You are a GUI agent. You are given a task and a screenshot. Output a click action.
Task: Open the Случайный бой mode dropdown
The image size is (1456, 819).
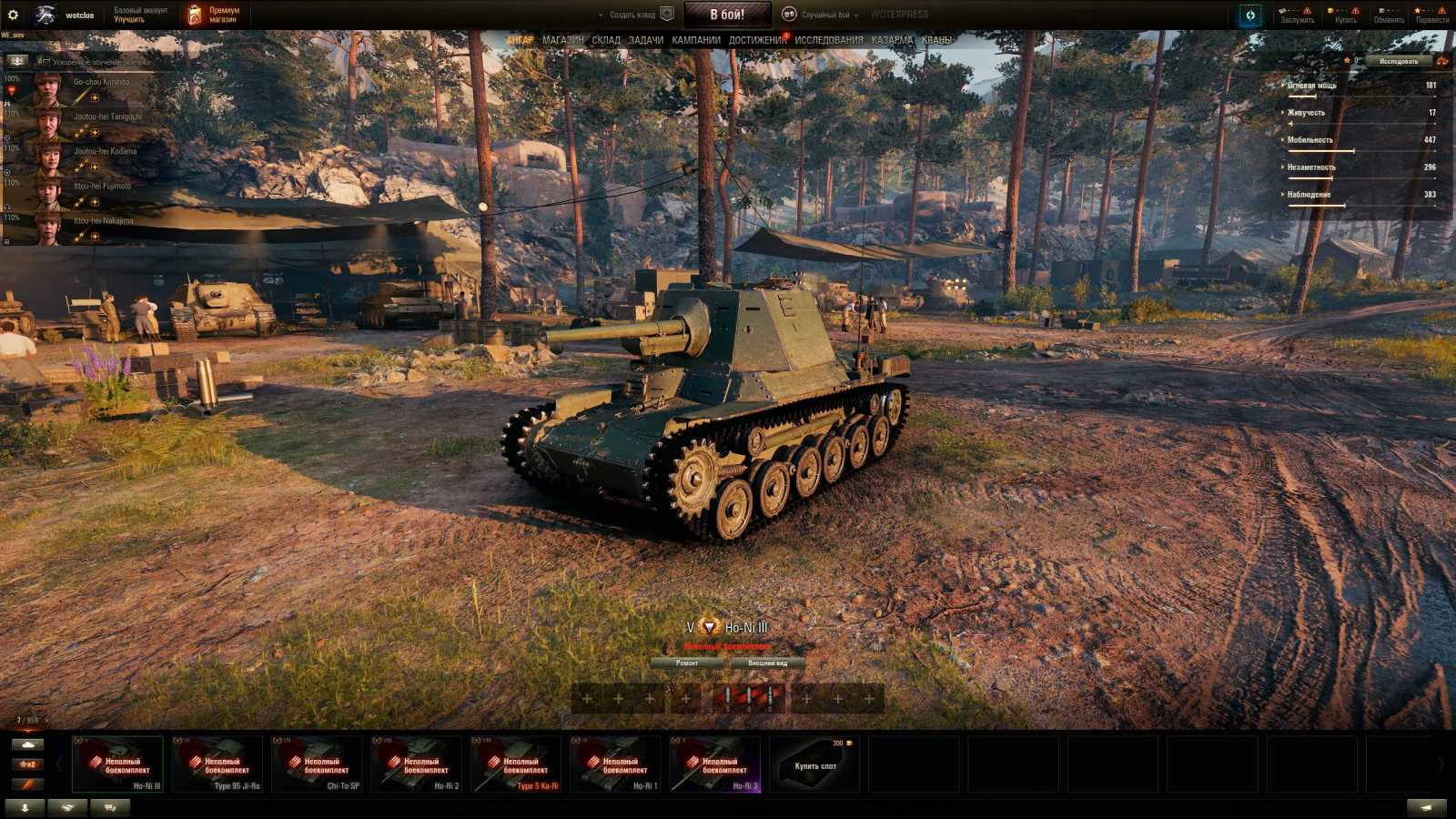click(x=824, y=15)
